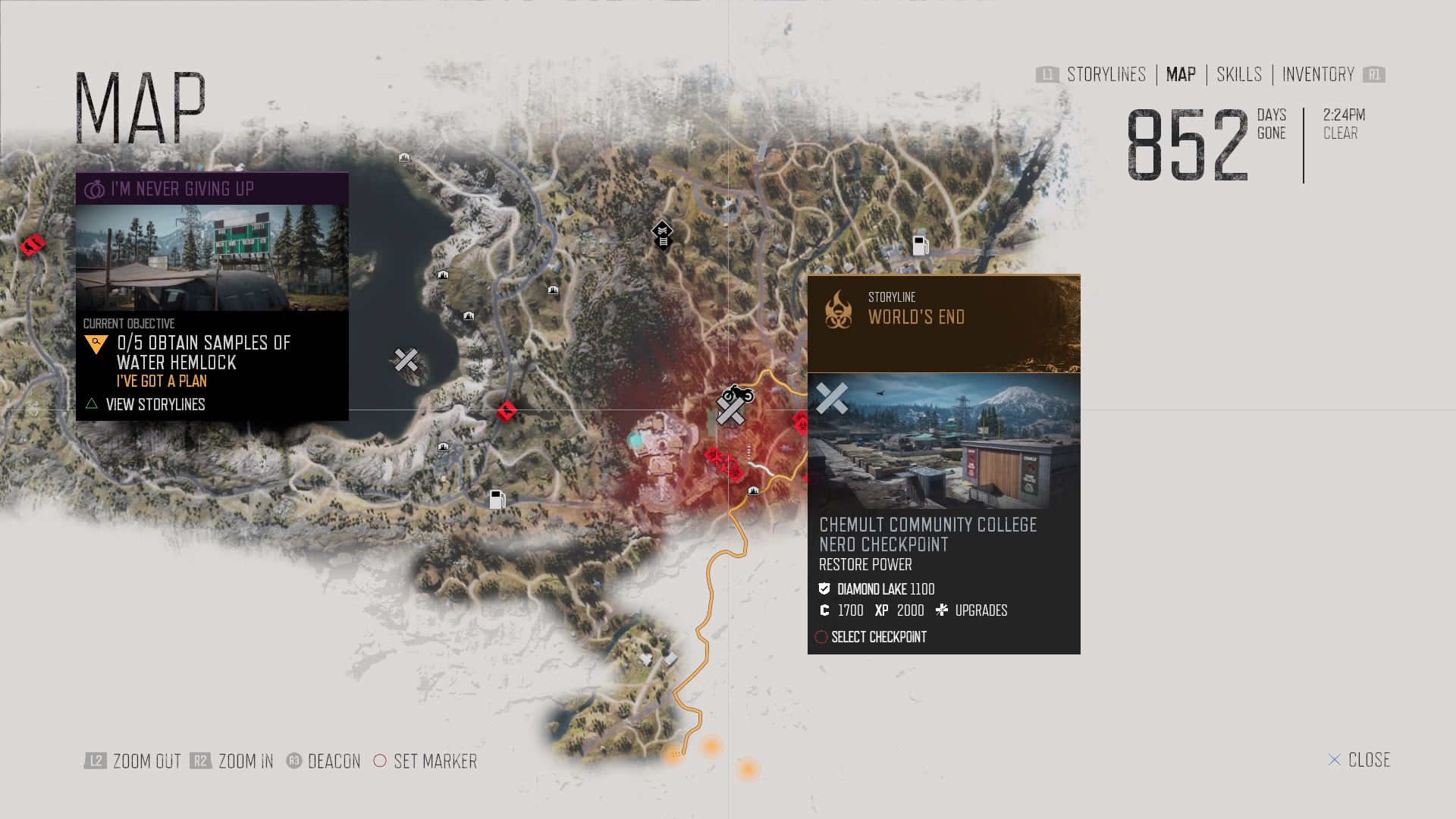Select the Map tab
Viewport: 1456px width, 819px height.
click(x=1181, y=74)
